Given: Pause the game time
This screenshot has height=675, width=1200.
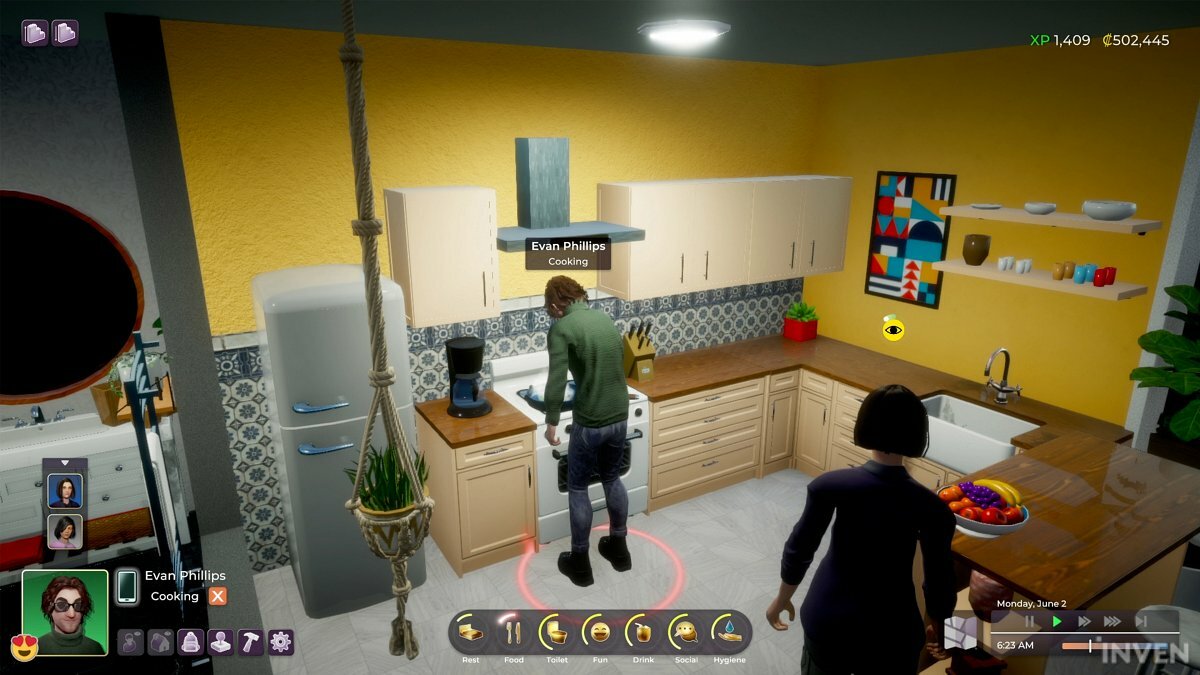Looking at the screenshot, I should pos(1030,622).
